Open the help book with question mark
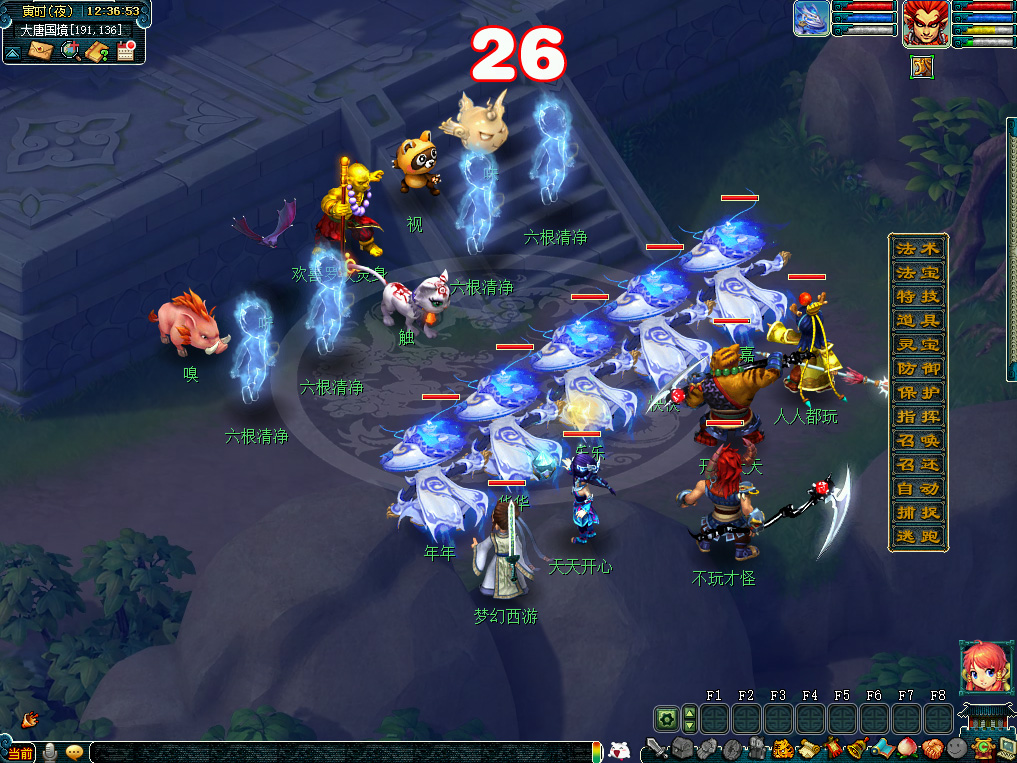Viewport: 1017px width, 763px height. pyautogui.click(x=98, y=51)
